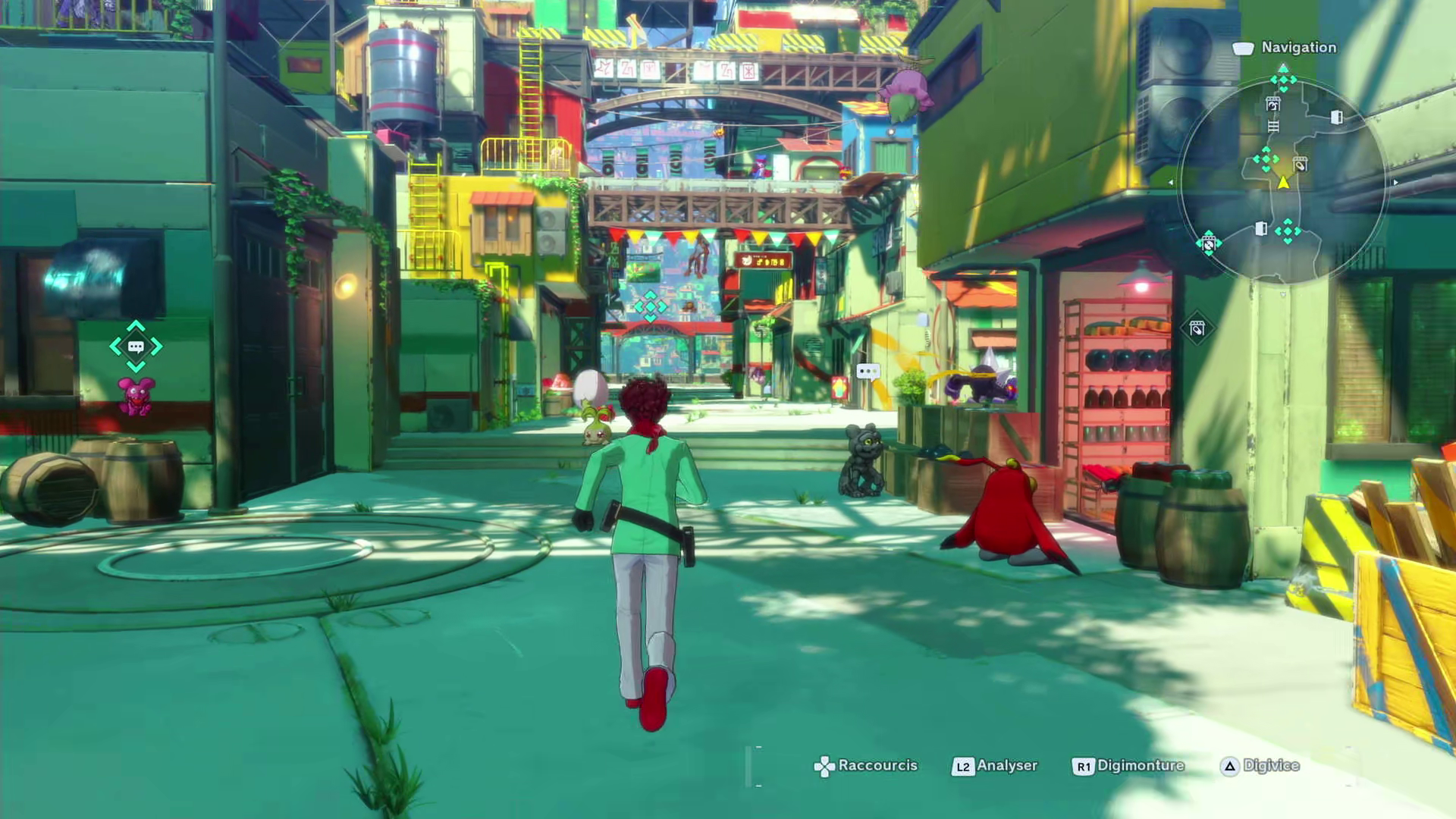This screenshot has width=1456, height=819.
Task: Select the ladder icon on the minimap
Action: [x=1273, y=127]
